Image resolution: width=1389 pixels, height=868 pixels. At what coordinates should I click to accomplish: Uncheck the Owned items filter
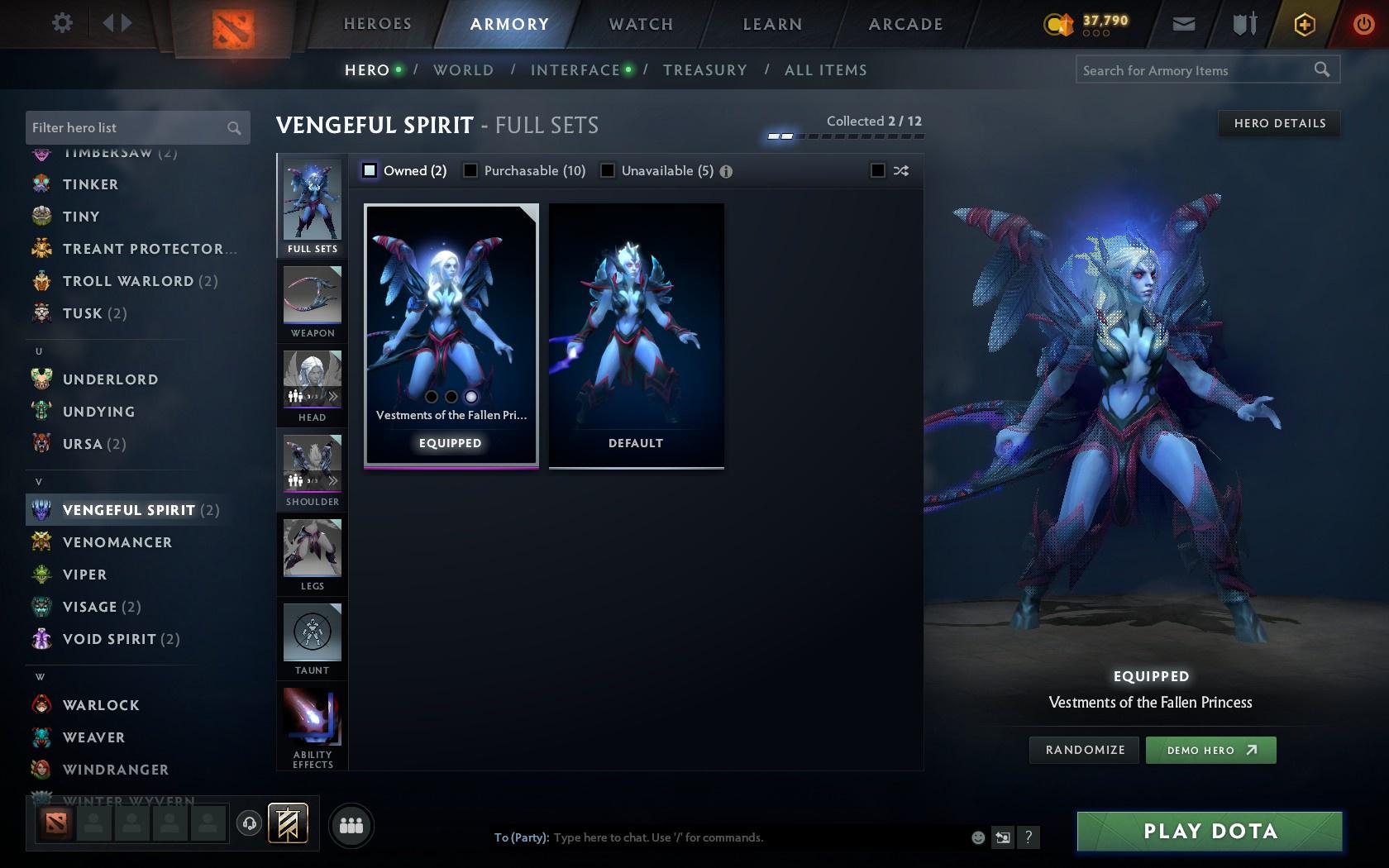pos(369,170)
